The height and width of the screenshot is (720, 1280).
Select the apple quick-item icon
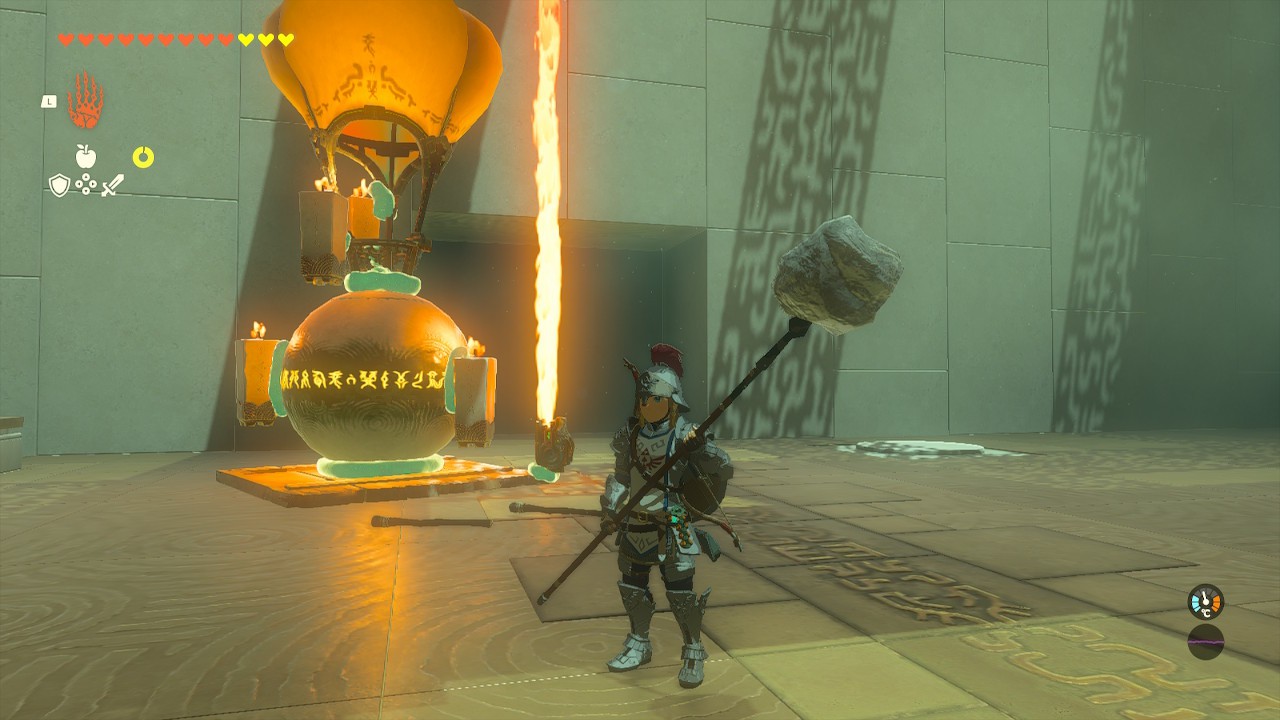click(x=85, y=156)
